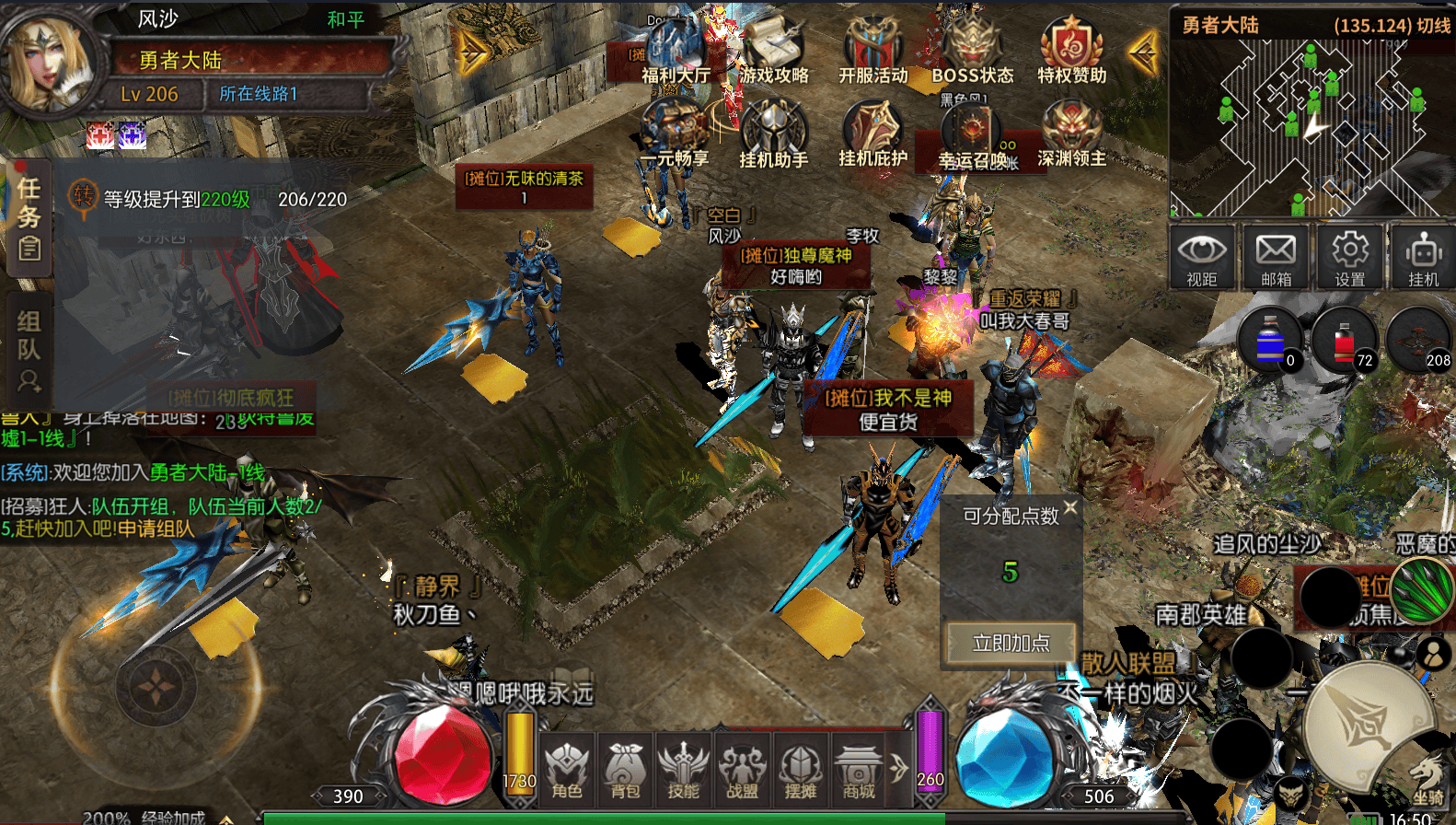The width and height of the screenshot is (1456, 825).
Task: Close the 可分配点数 popup
Action: coord(1070,507)
